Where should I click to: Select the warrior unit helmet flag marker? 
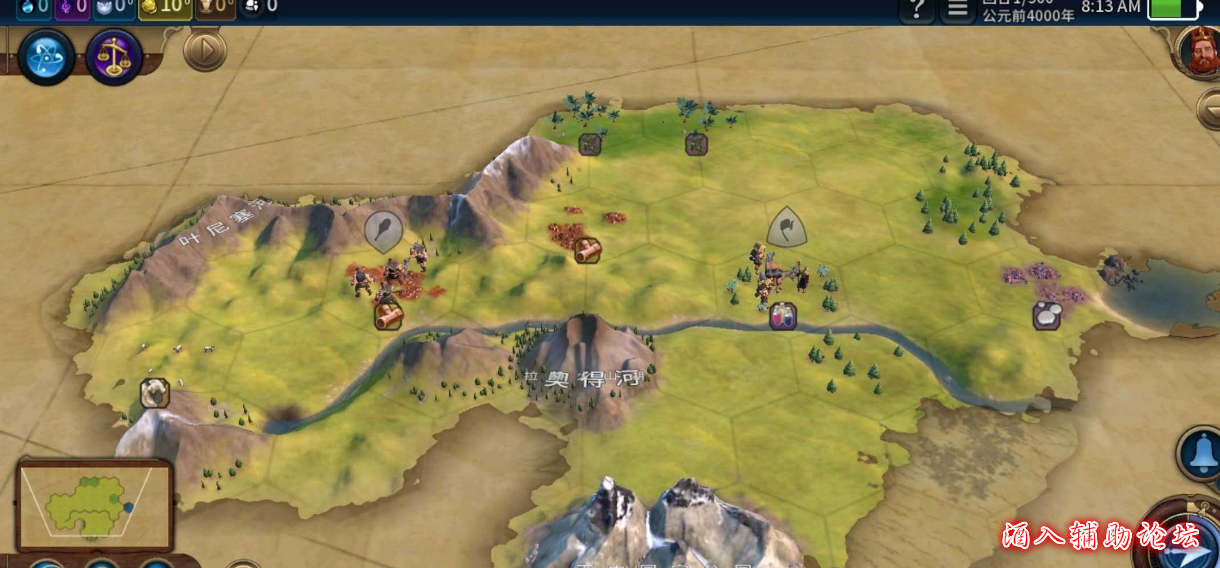(787, 227)
